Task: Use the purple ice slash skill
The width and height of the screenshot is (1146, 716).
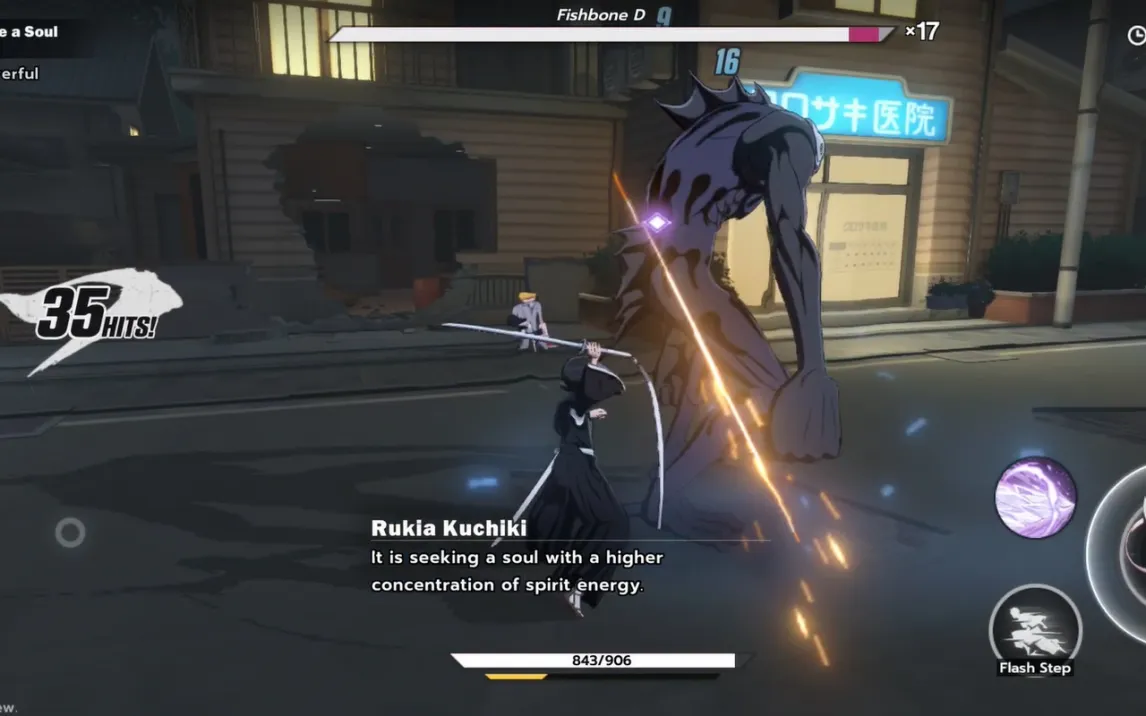Action: (1035, 497)
